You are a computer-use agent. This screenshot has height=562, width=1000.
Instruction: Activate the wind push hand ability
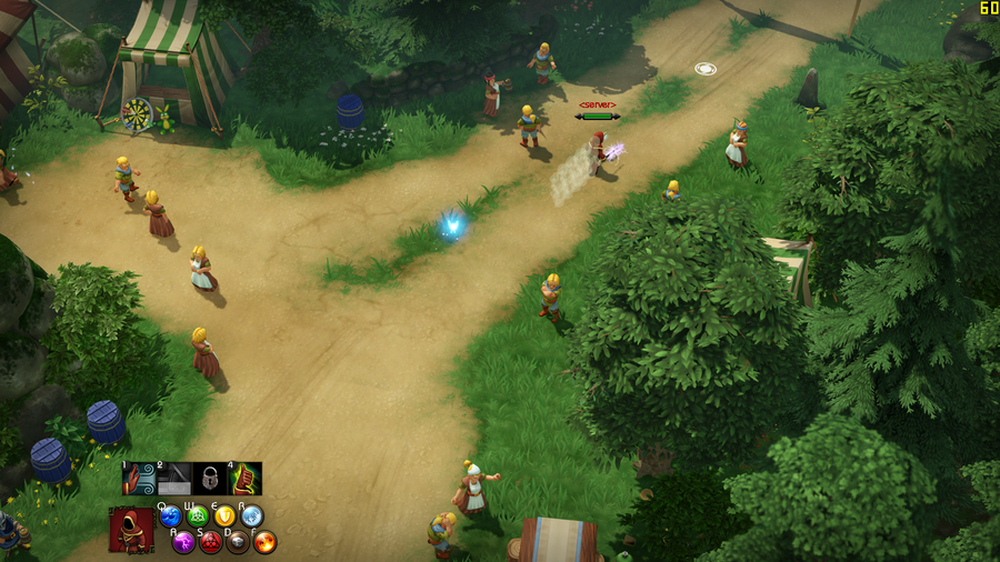[139, 478]
